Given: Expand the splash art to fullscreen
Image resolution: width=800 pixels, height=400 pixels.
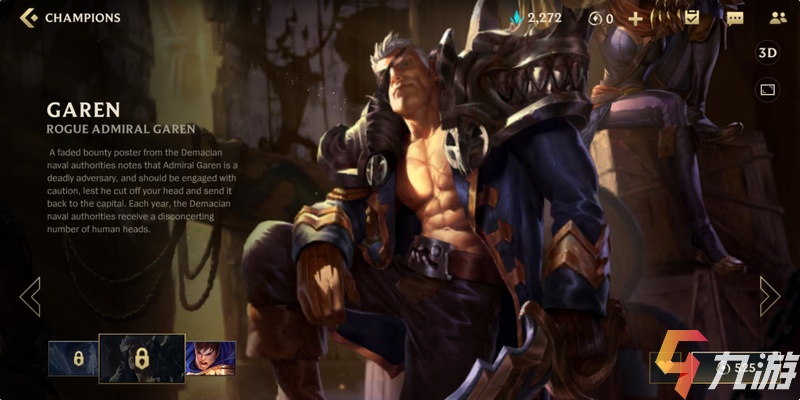Looking at the screenshot, I should click(768, 90).
